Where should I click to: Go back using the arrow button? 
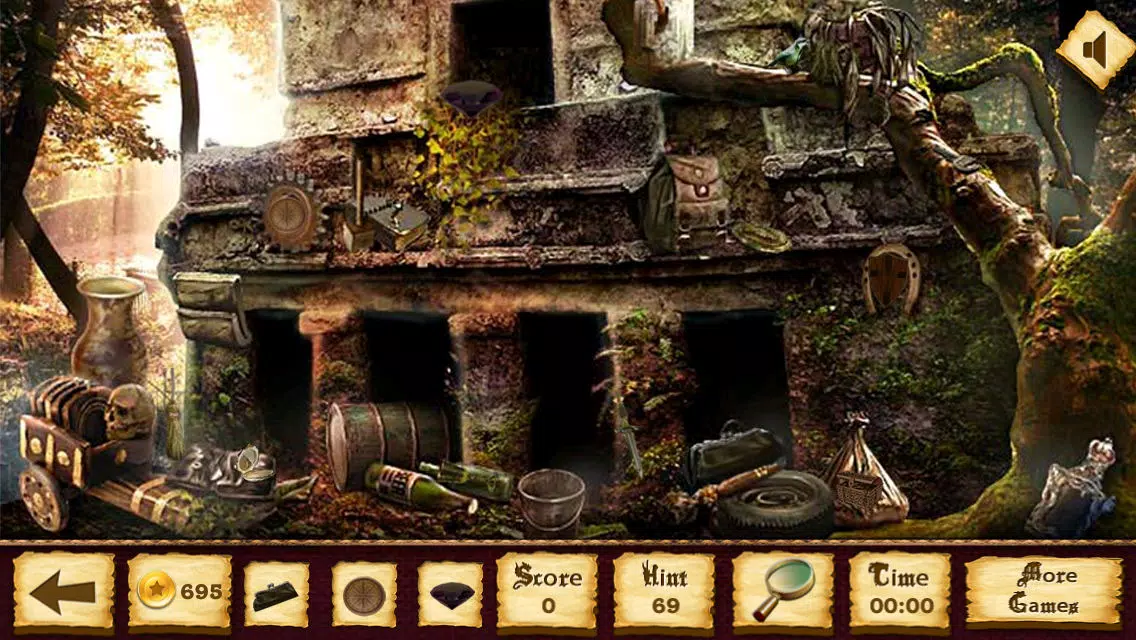tap(63, 592)
